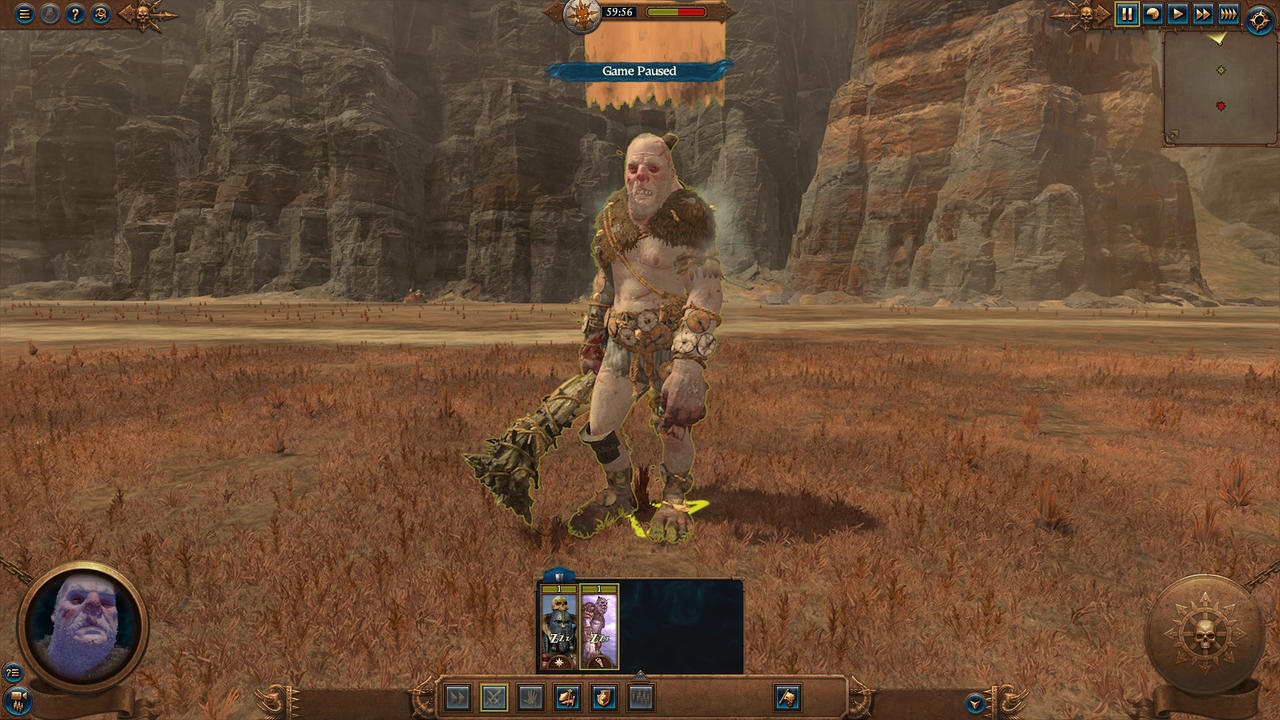
Task: Click the group formation button
Action: (x=640, y=697)
